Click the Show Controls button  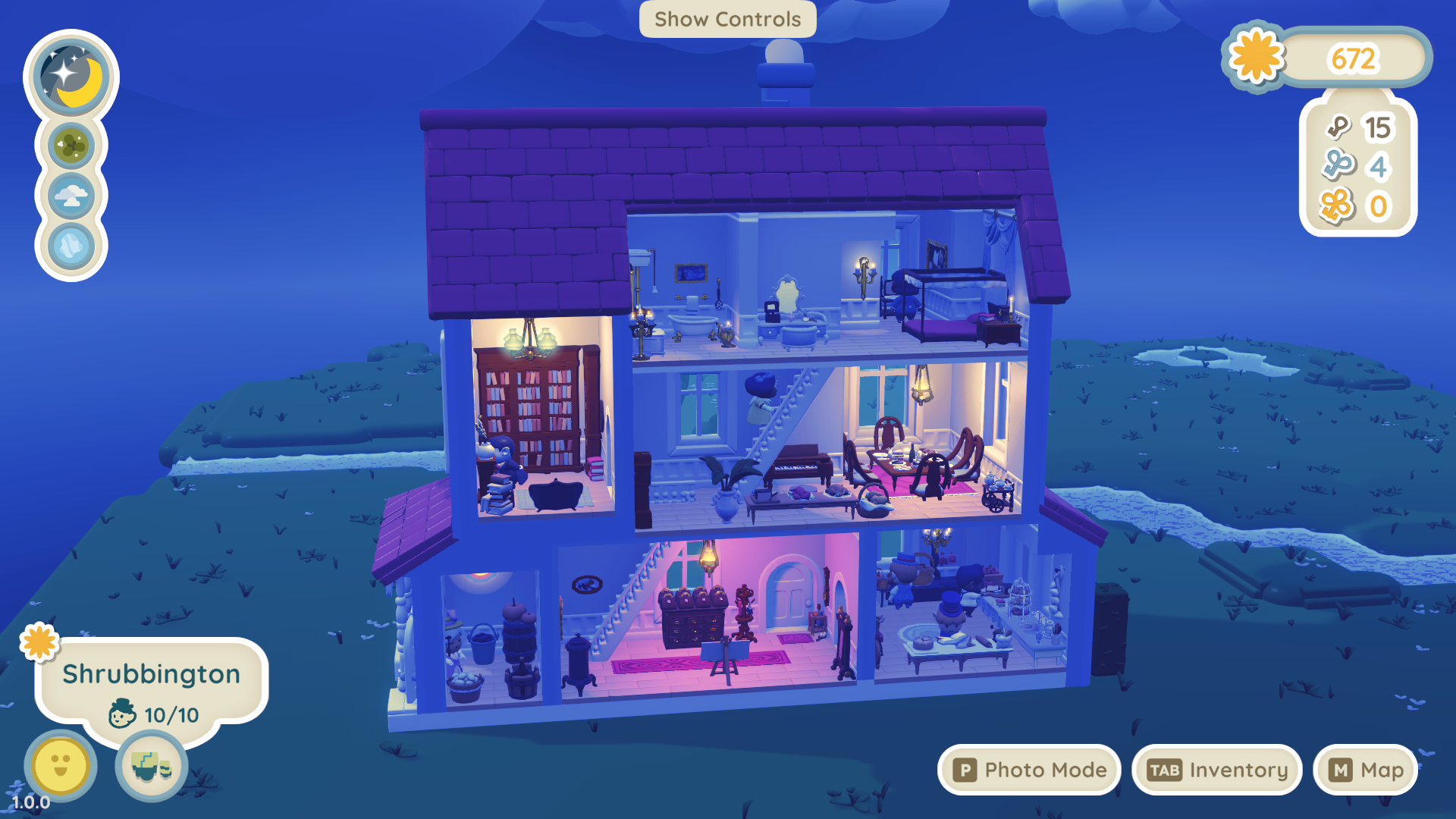727,19
